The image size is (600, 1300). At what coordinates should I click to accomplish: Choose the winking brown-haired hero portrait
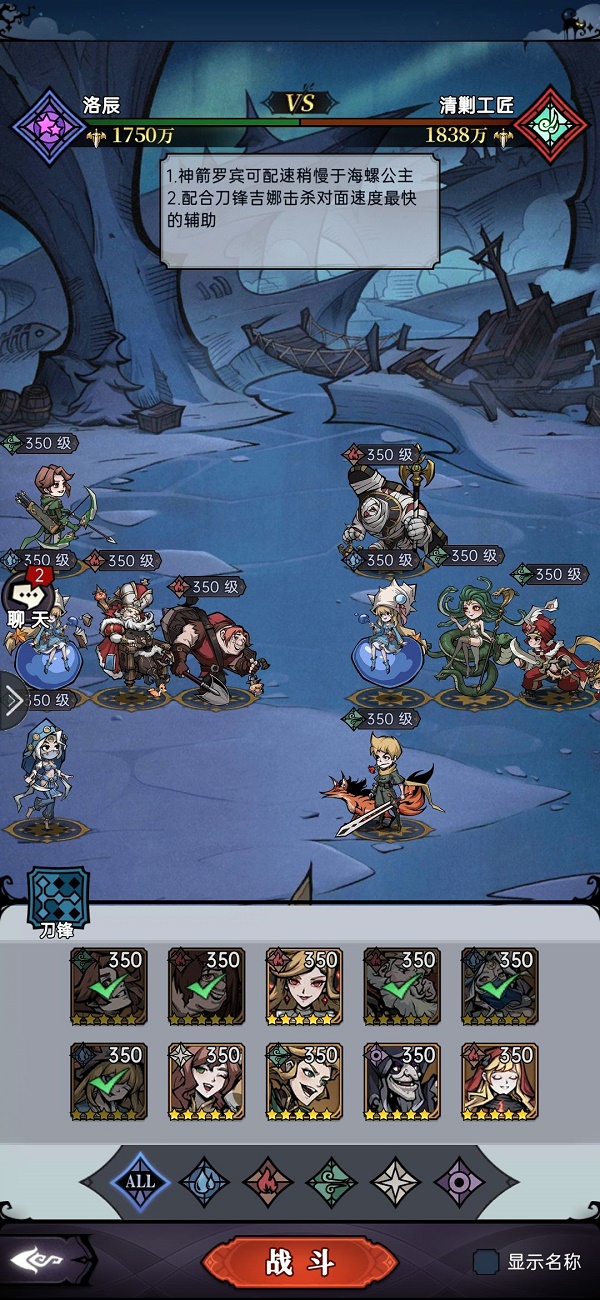[x=206, y=1082]
